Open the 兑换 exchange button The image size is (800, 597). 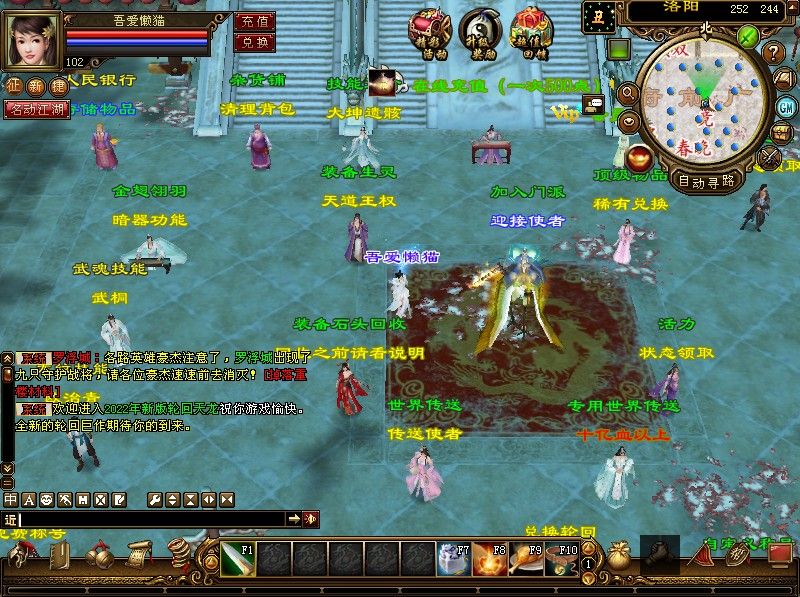coord(254,42)
